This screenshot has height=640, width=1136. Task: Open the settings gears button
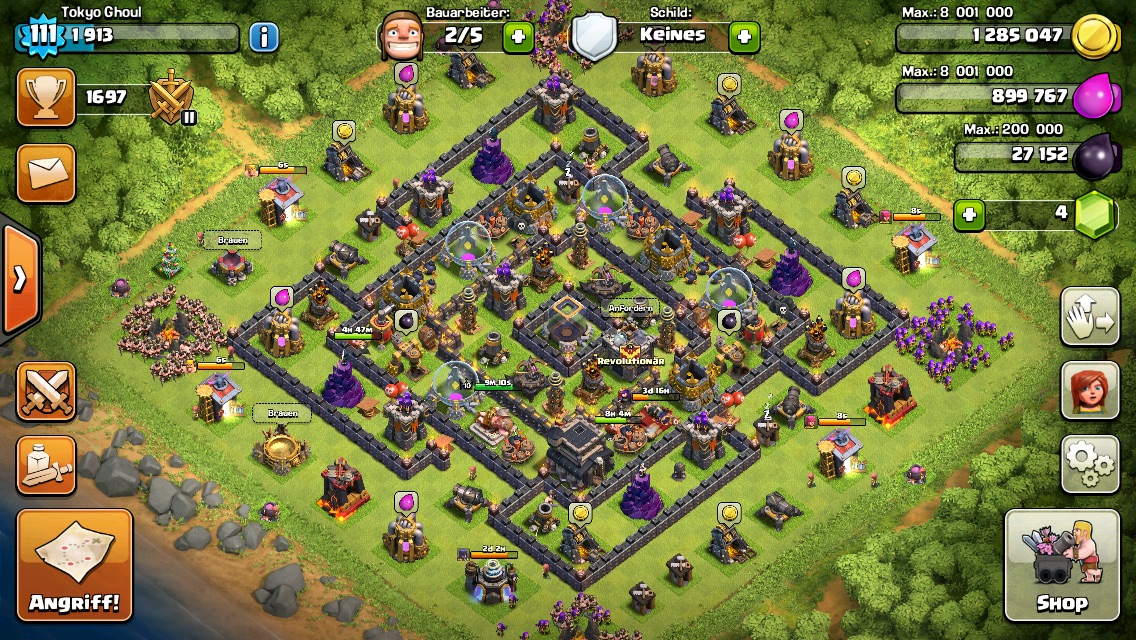click(x=1089, y=463)
